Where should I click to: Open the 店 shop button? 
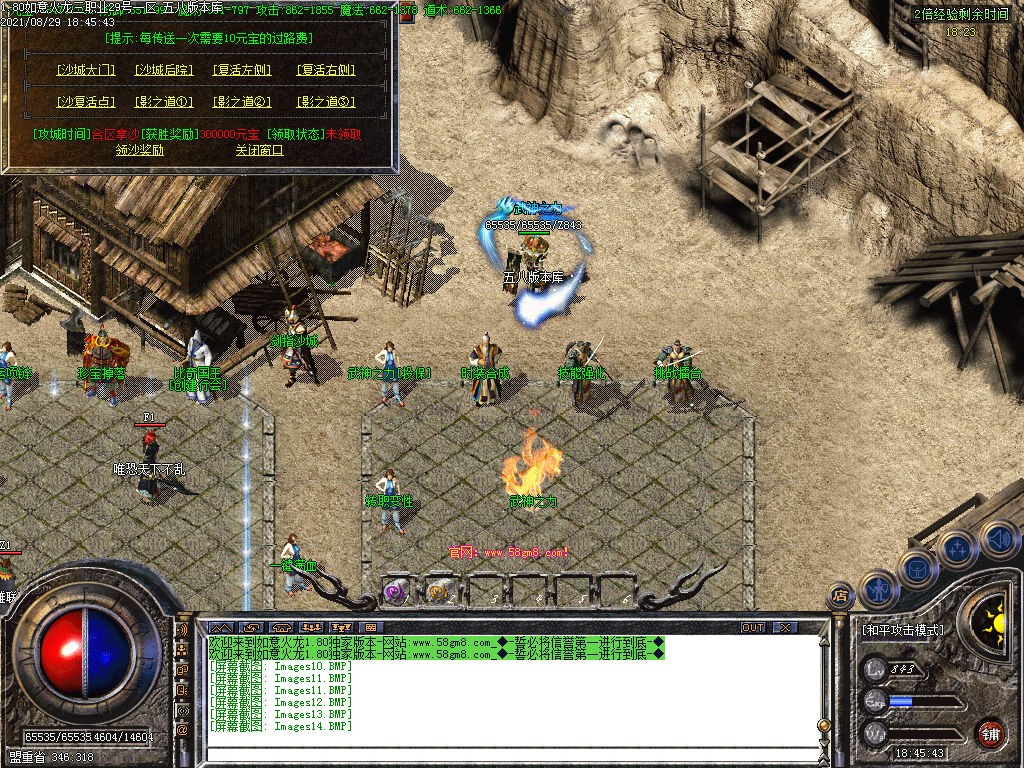[839, 597]
